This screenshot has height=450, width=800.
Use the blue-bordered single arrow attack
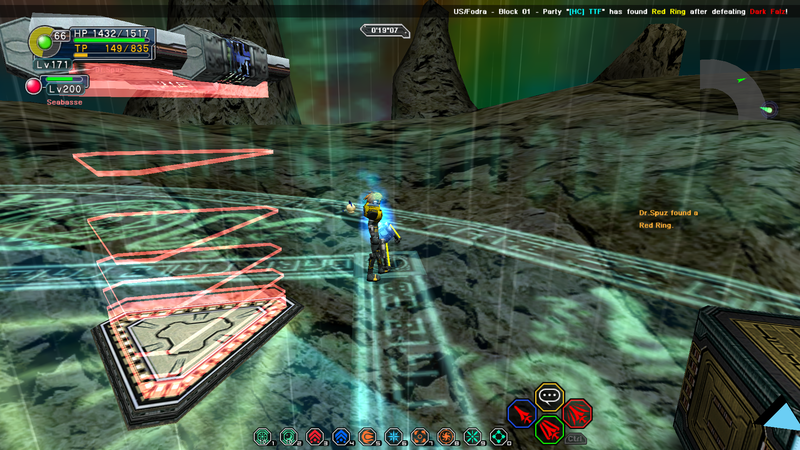pyautogui.click(x=521, y=413)
